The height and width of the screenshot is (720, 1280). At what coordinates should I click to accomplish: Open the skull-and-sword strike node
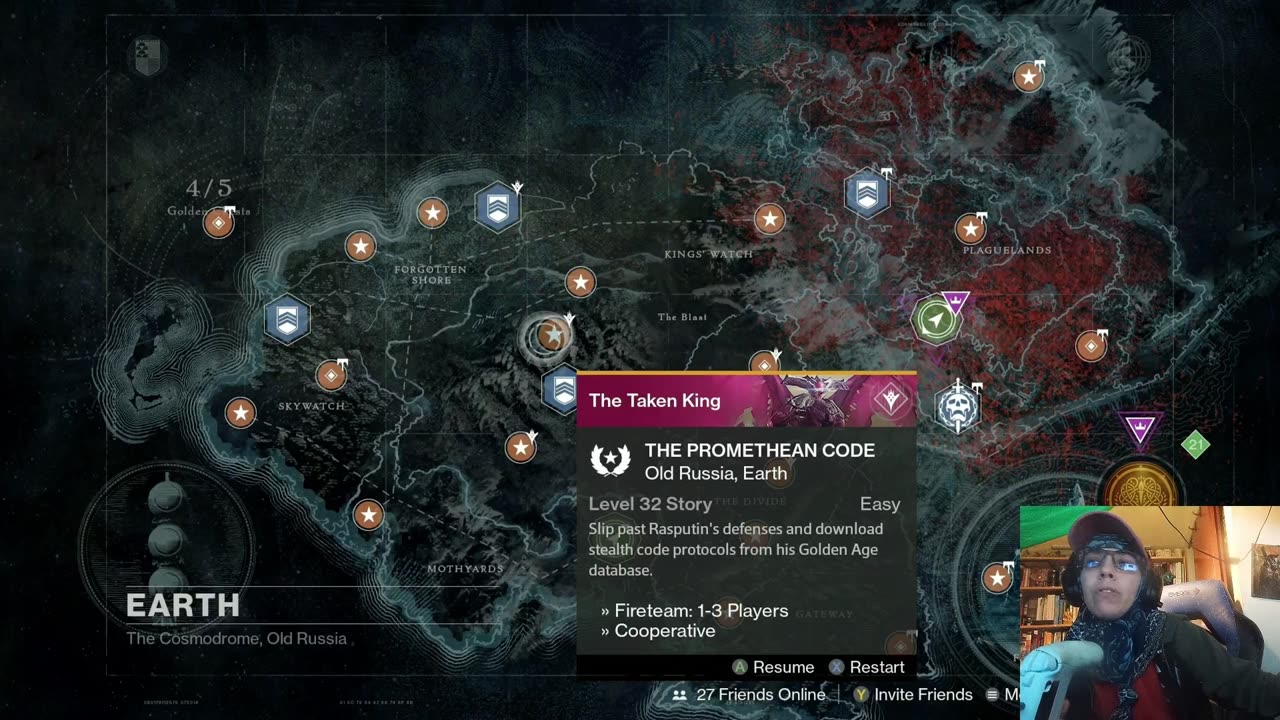pos(957,407)
